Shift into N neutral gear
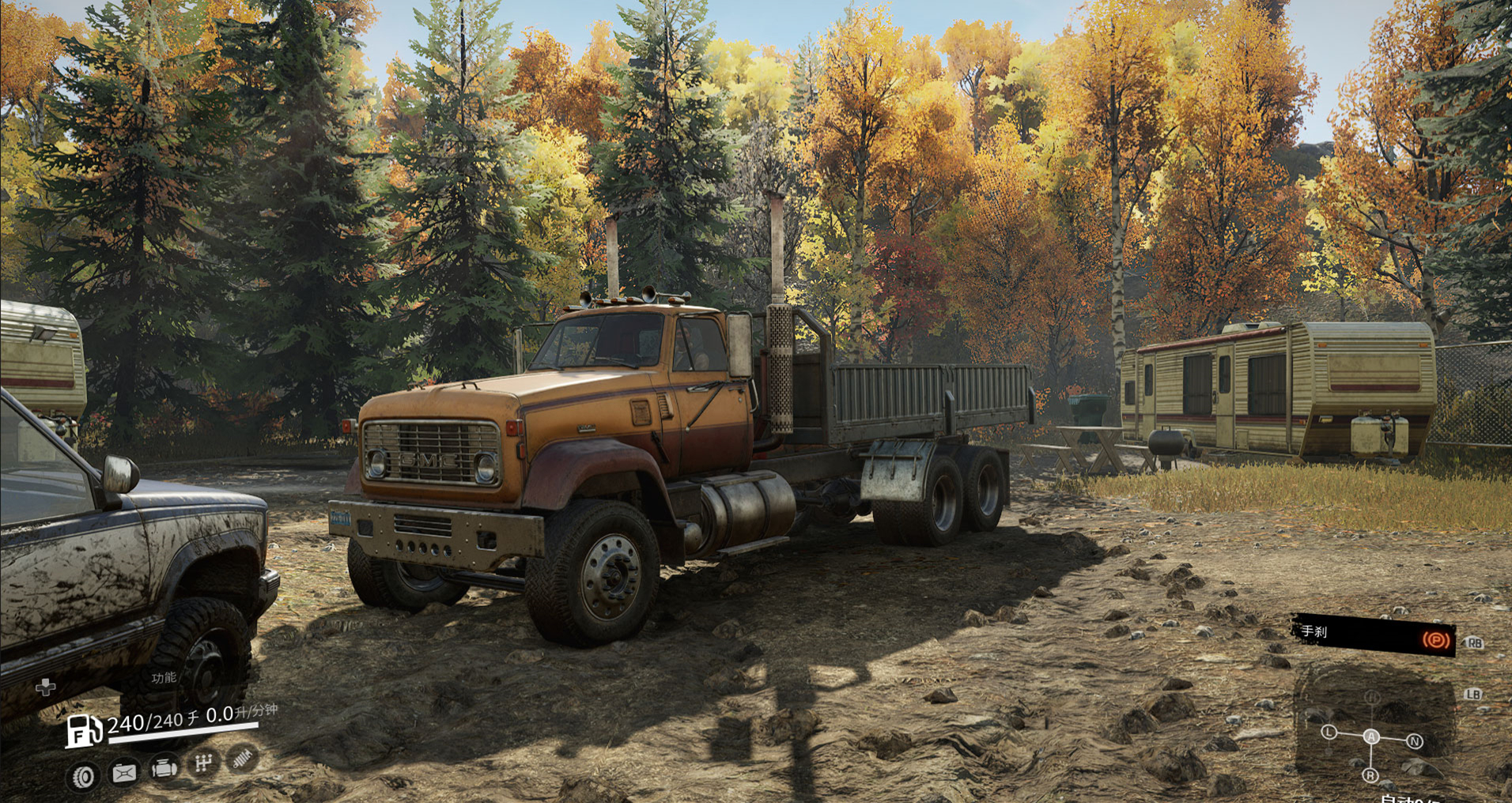1512x803 pixels. [1414, 741]
